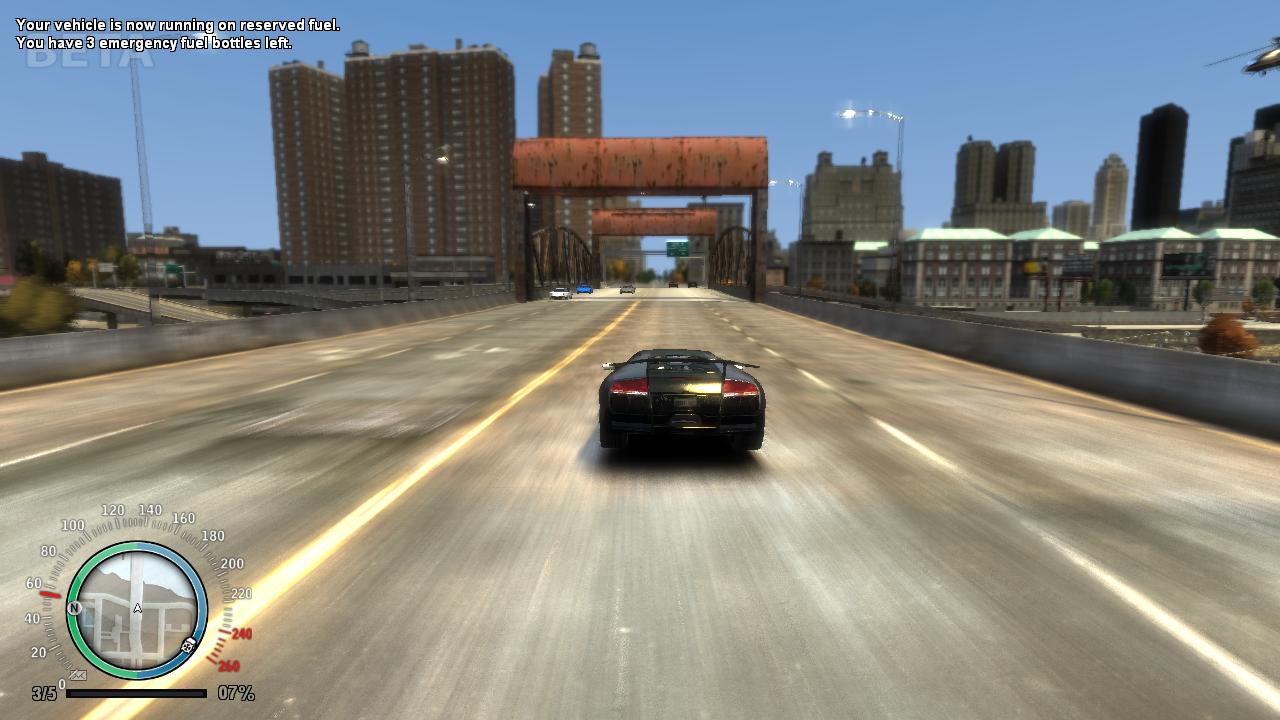Image resolution: width=1280 pixels, height=720 pixels.
Task: Click the blip on the radar's lower-right edge
Action: [188, 645]
